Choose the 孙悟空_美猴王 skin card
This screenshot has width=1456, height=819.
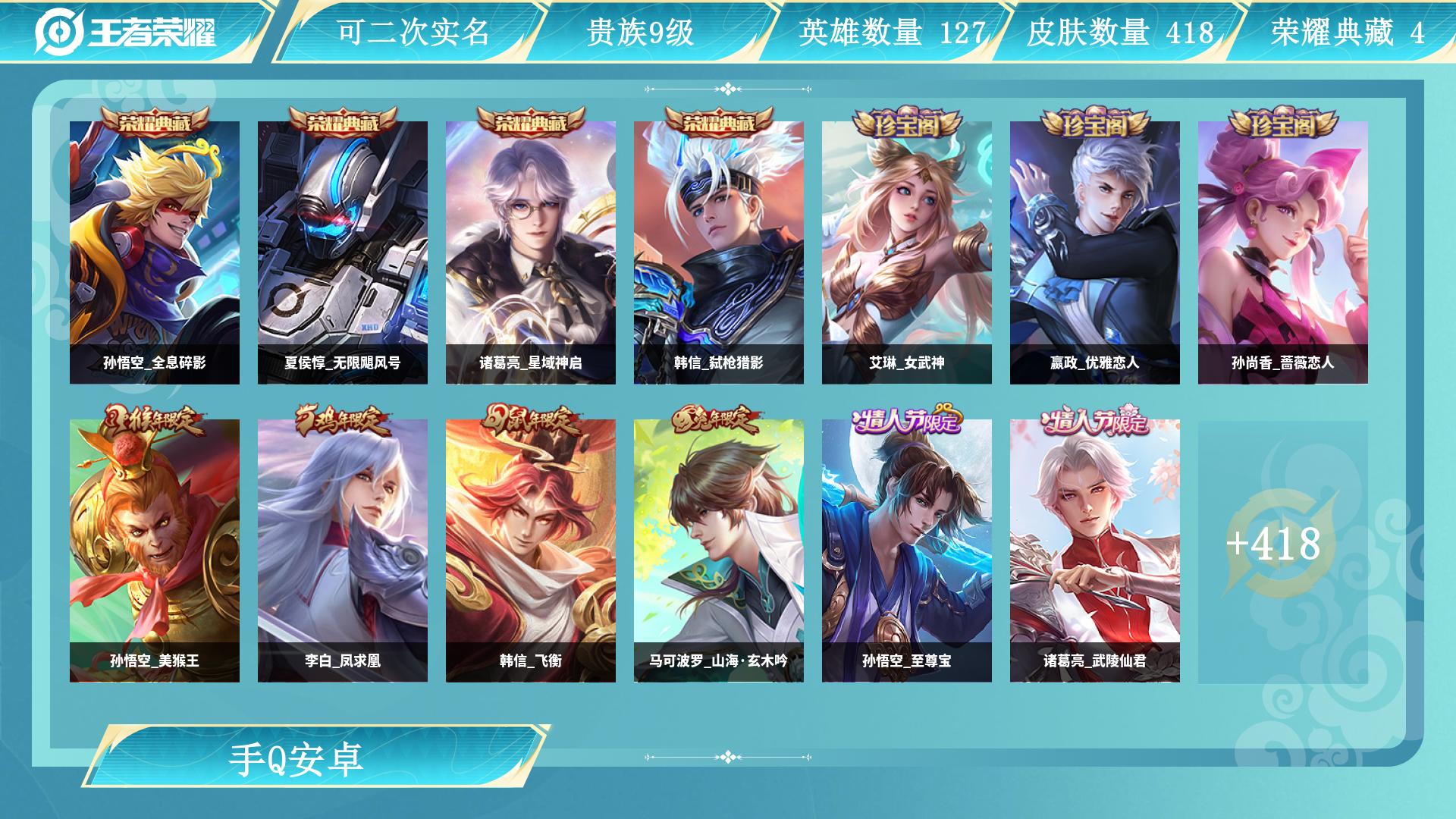pos(155,551)
